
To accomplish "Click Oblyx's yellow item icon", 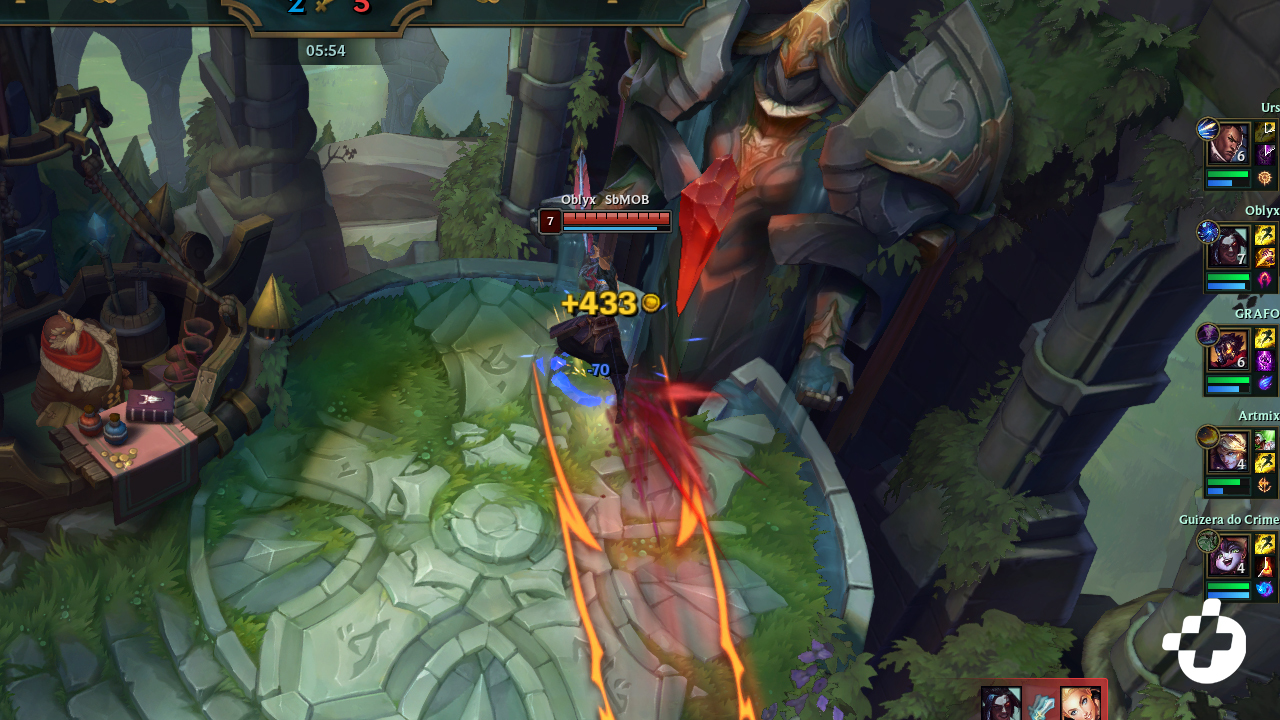I will 1266,234.
